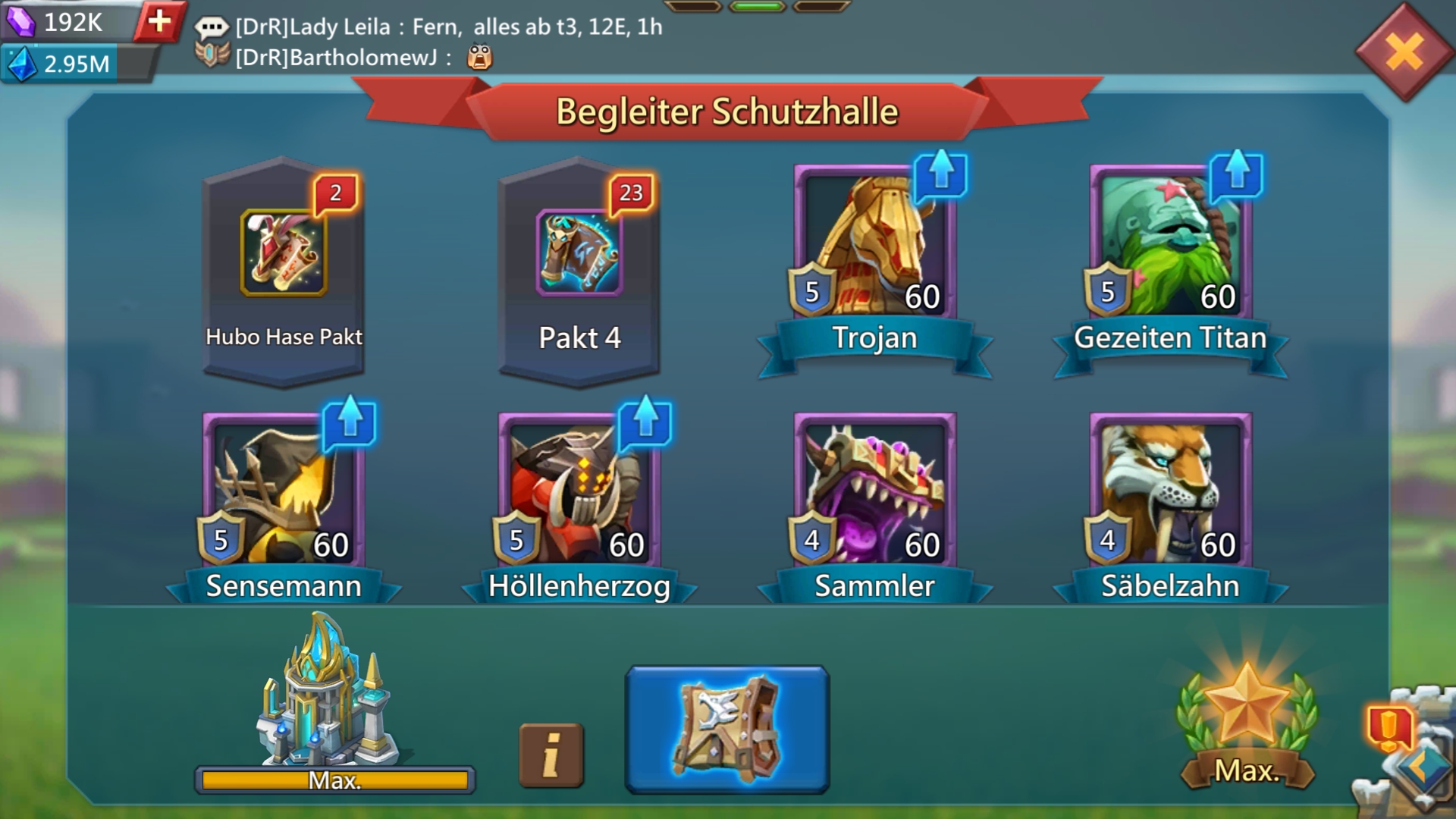Screen dimensions: 1456x819
Task: Open the guild chat message line
Action: 447,27
